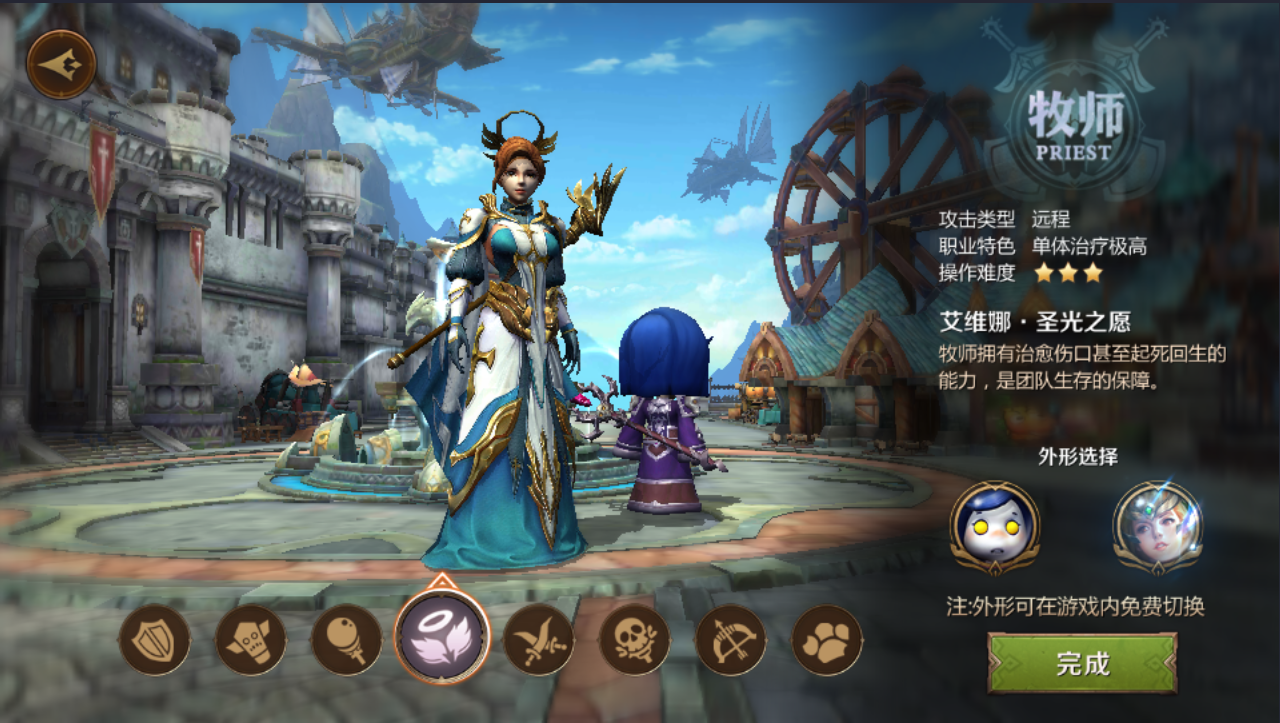Select the shield class icon
Image resolution: width=1280 pixels, height=723 pixels.
(x=154, y=640)
